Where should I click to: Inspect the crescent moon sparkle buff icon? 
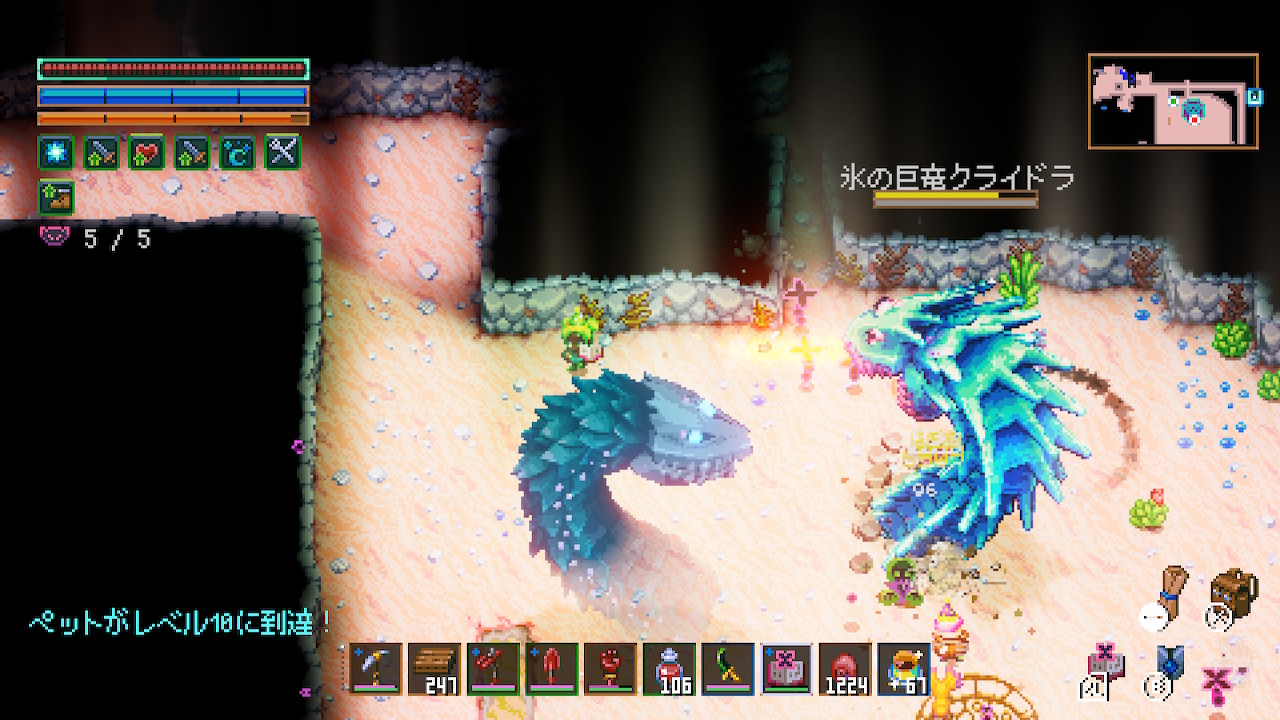(x=237, y=152)
